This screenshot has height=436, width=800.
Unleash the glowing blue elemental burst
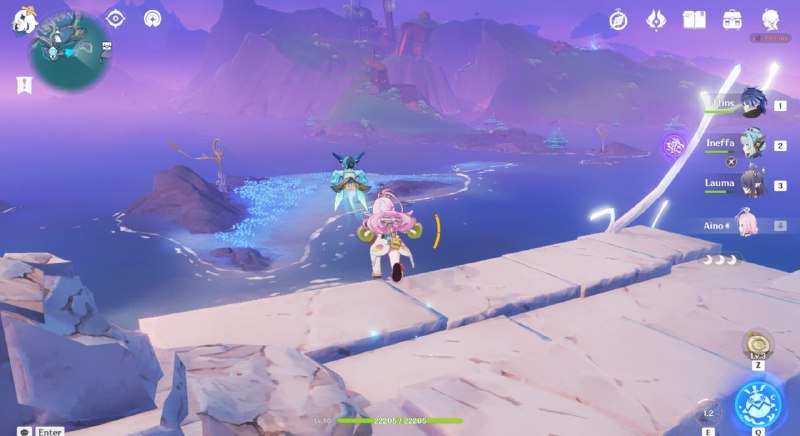point(759,404)
